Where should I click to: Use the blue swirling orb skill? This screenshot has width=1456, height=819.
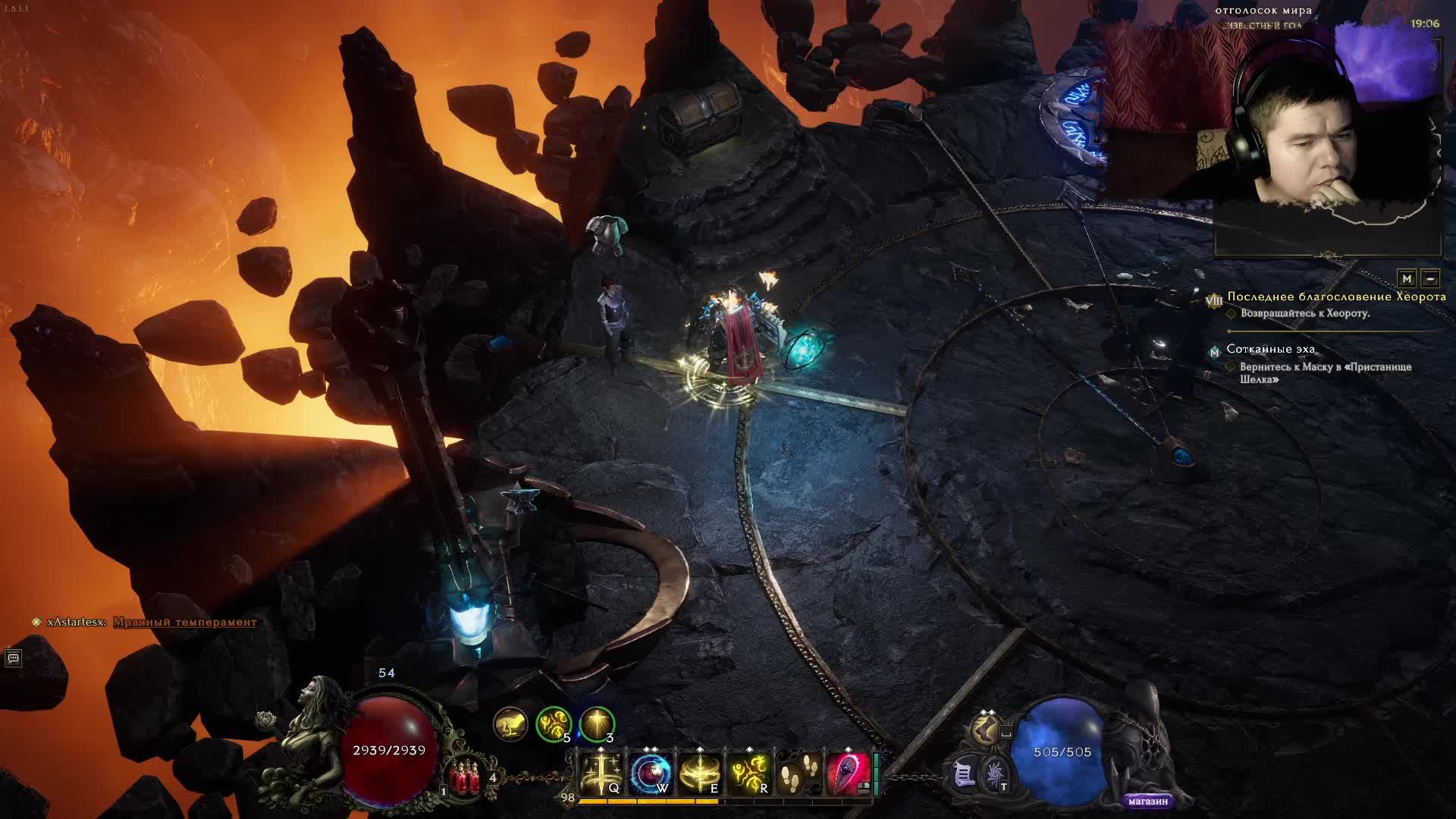651,773
